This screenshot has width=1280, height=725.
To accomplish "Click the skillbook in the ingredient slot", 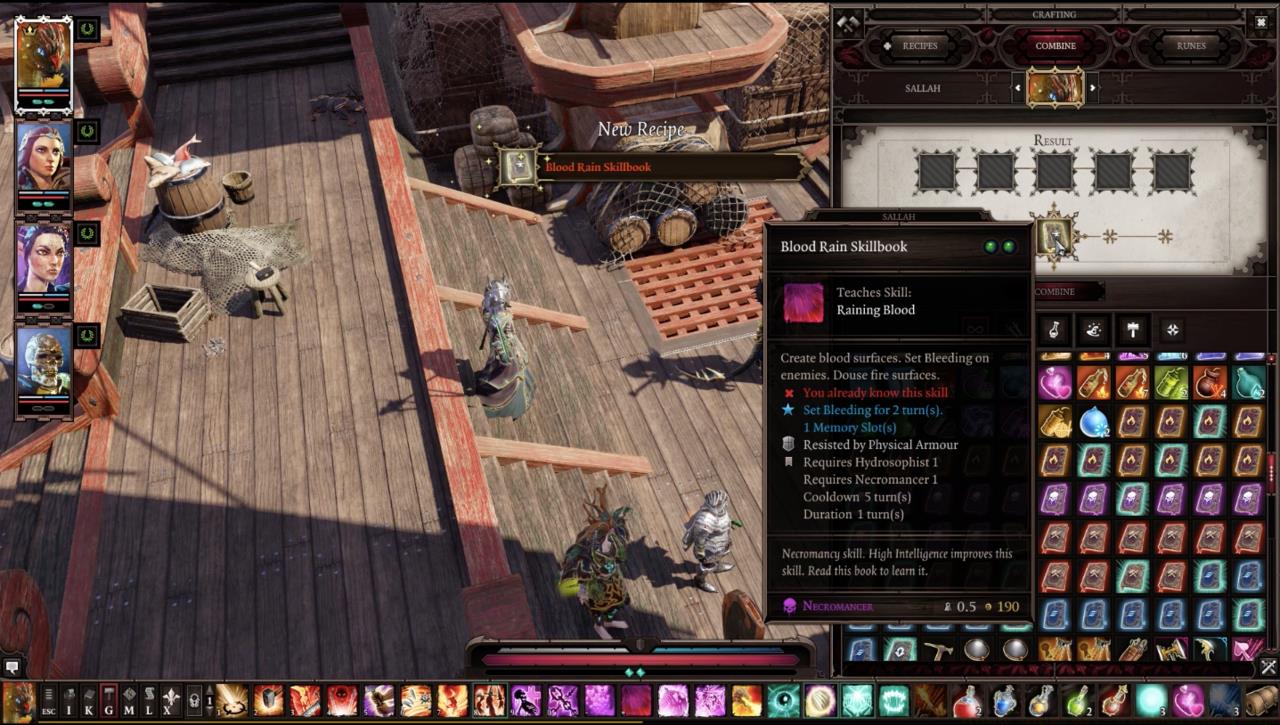I will pyautogui.click(x=1053, y=237).
